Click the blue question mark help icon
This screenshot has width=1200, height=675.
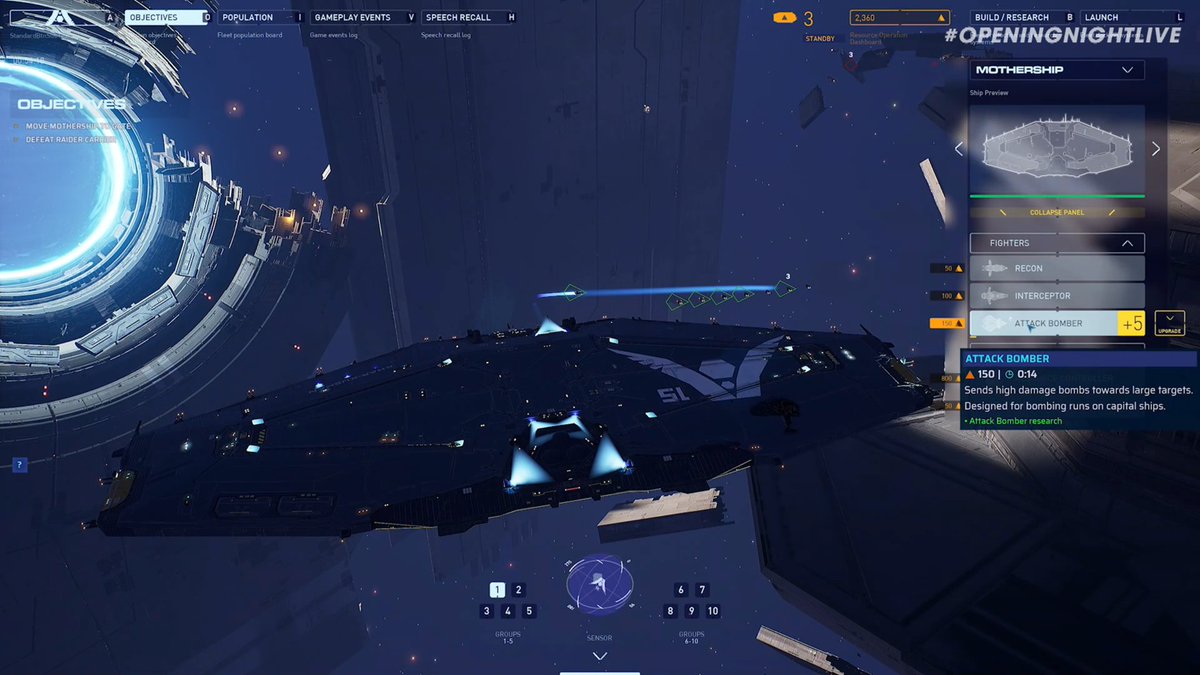coord(20,465)
